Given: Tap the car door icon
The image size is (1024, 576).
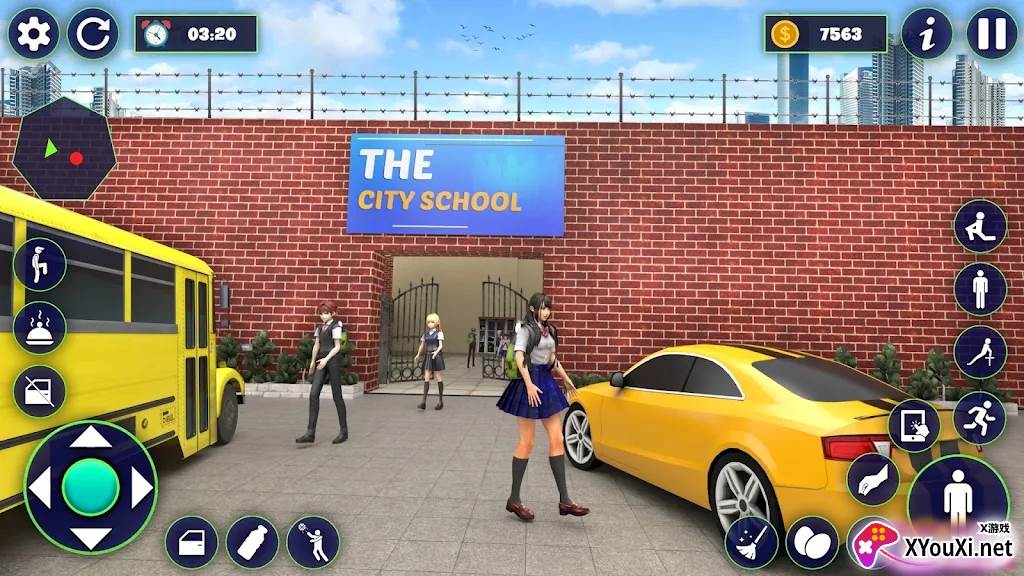Looking at the screenshot, I should click(x=191, y=542).
